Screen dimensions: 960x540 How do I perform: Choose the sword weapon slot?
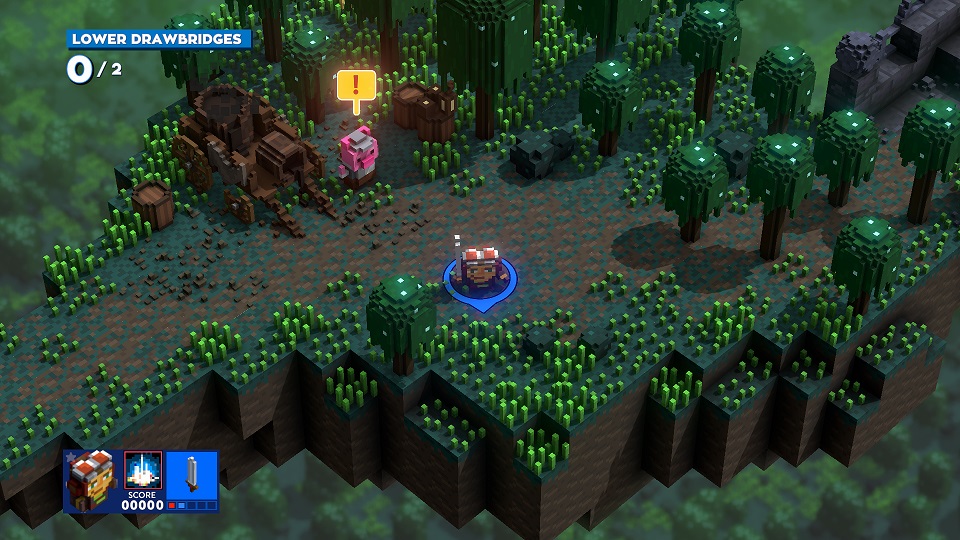191,476
